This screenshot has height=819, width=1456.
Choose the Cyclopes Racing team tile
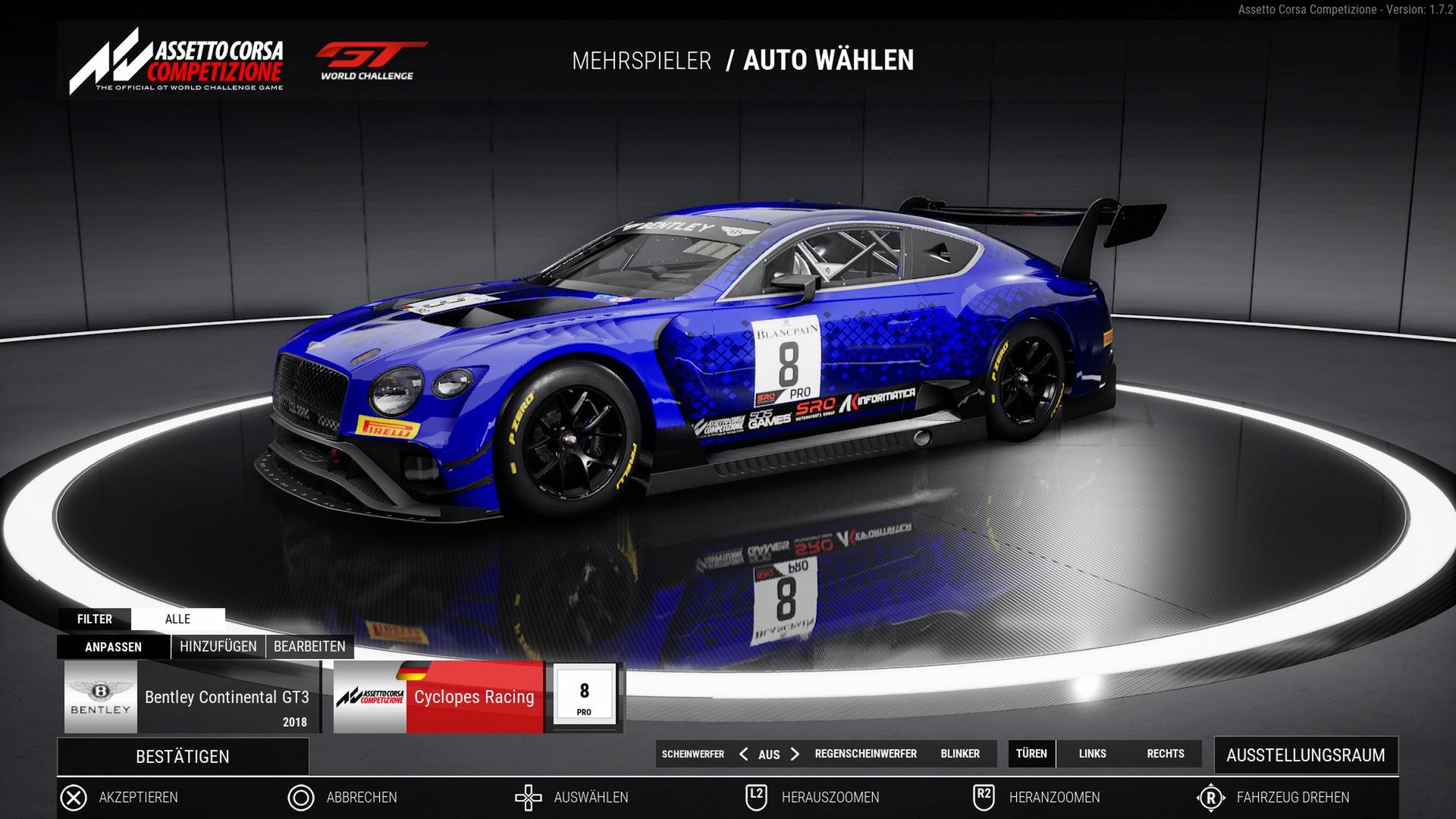pyautogui.click(x=438, y=697)
